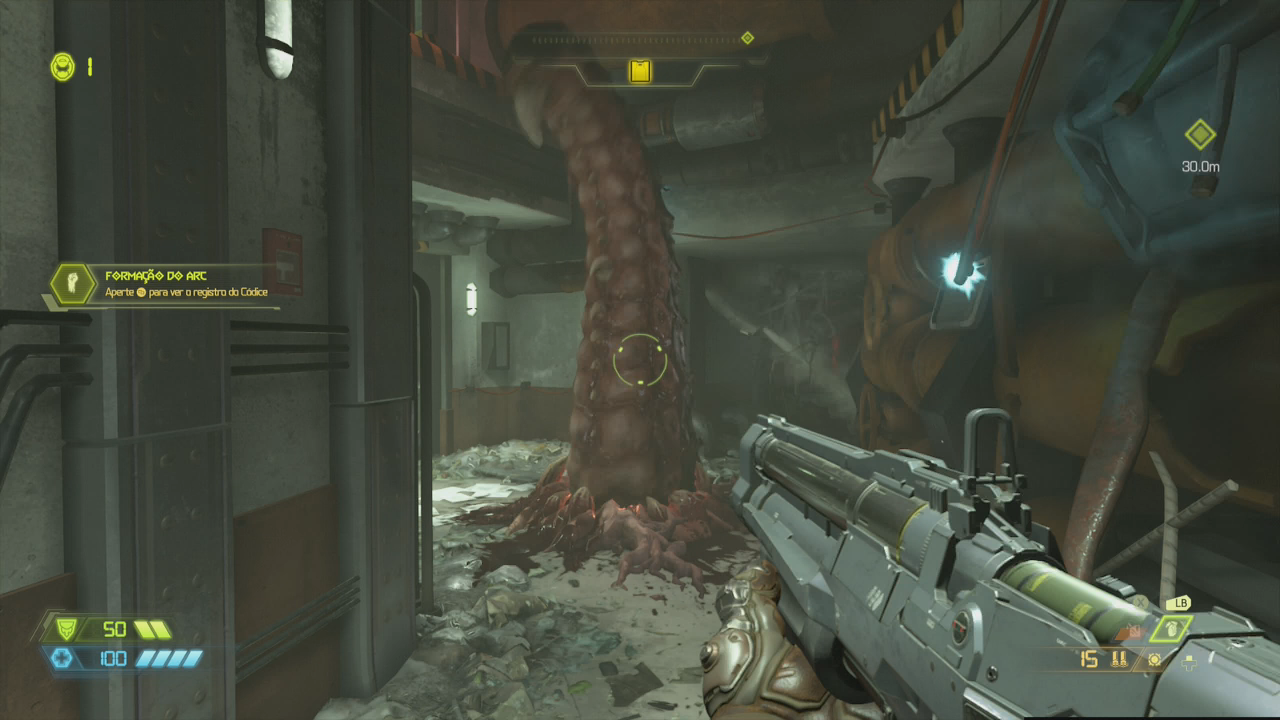Click the diamond waypoint marker showing 30.0m
1280x720 pixels.
pos(1199,134)
